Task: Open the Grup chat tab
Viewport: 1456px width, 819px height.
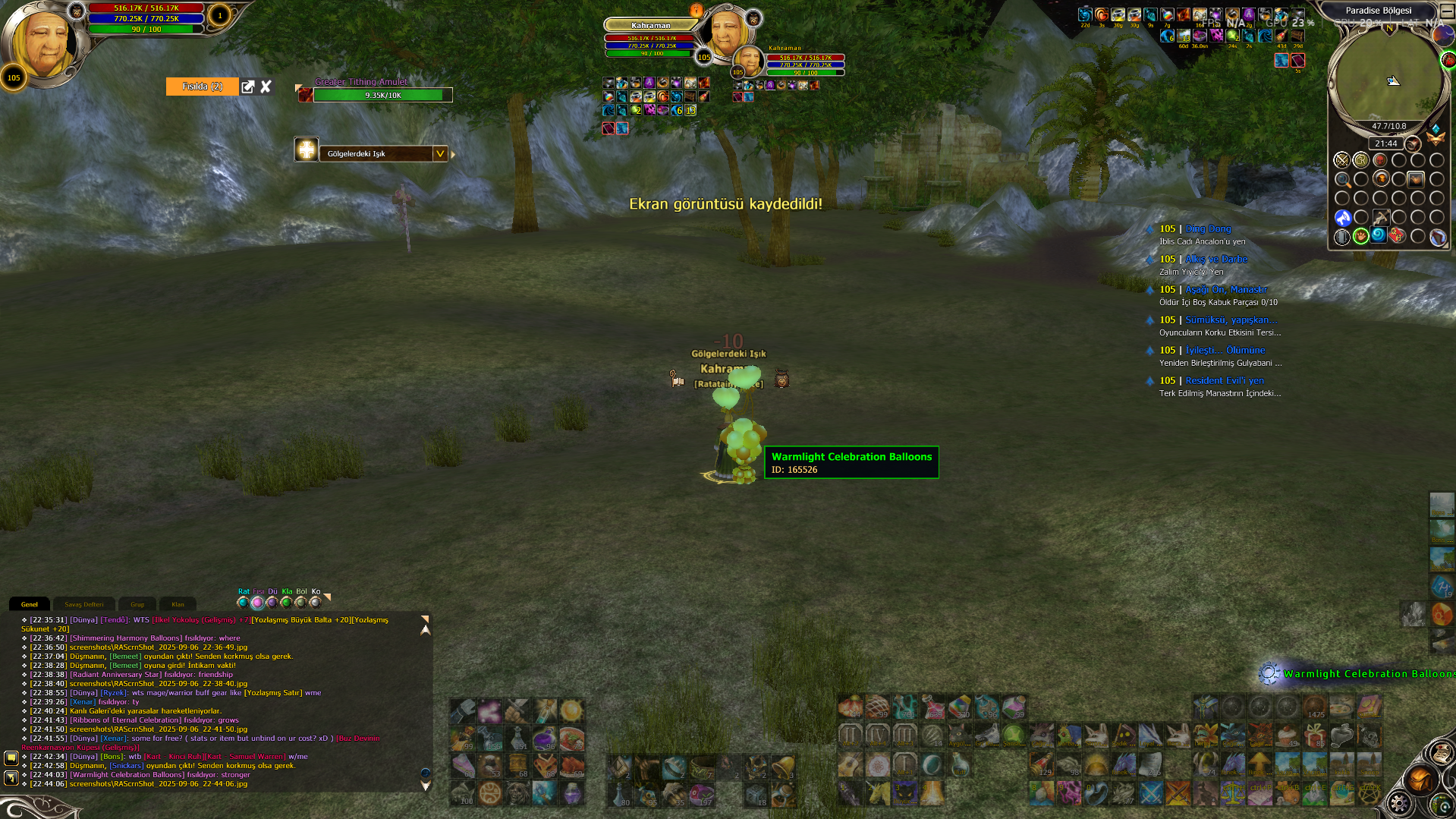Action: coord(137,604)
